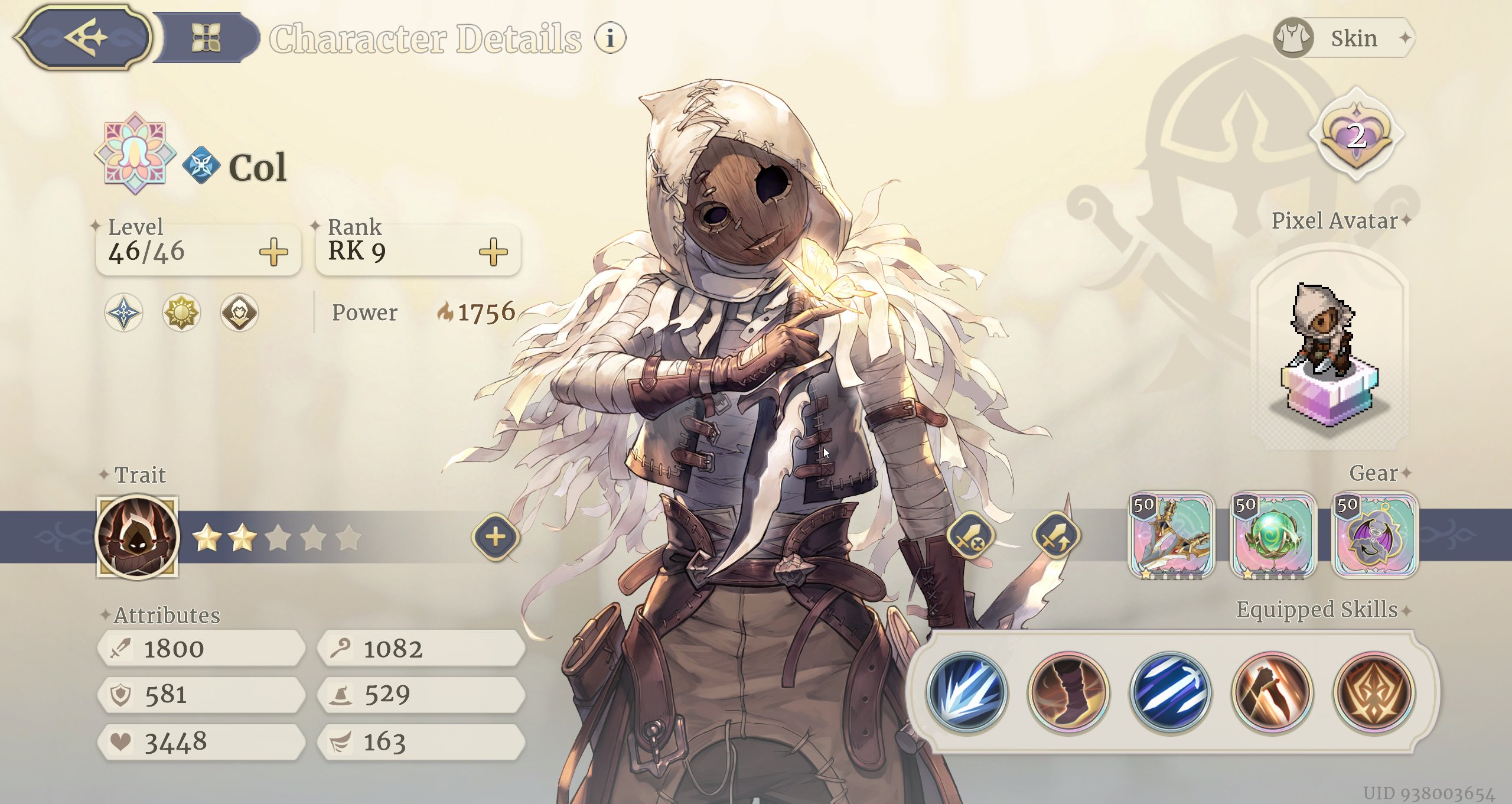The width and height of the screenshot is (1512, 804).
Task: Open the Skin selection
Action: [1344, 38]
